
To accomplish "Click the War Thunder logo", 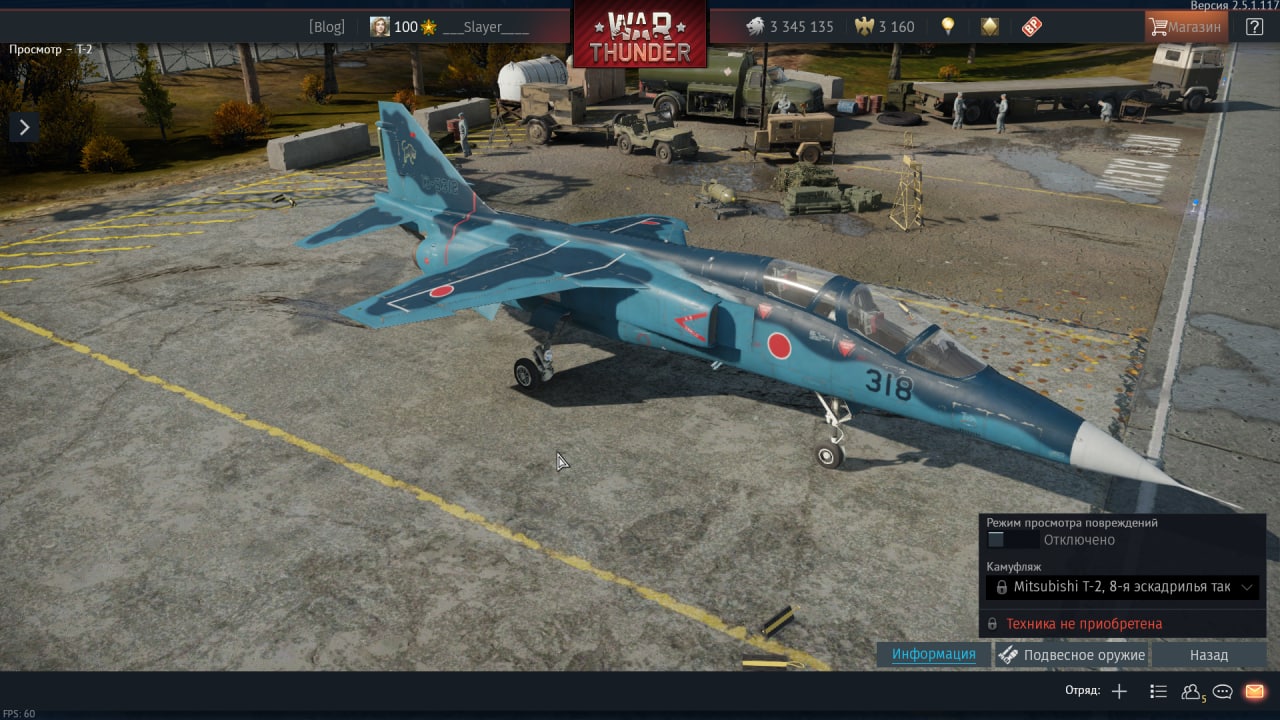I will click(640, 35).
